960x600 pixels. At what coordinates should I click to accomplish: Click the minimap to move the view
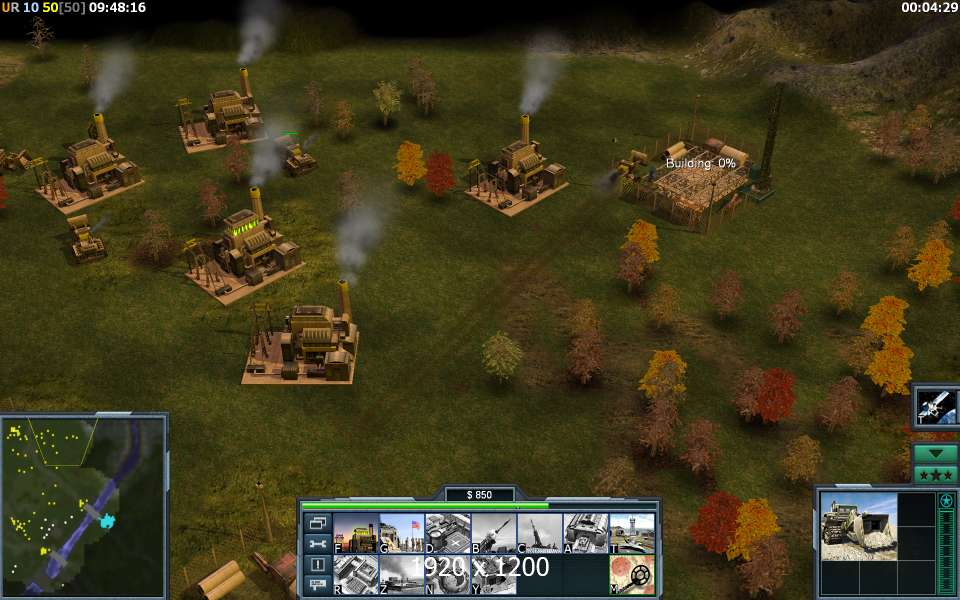(82, 503)
